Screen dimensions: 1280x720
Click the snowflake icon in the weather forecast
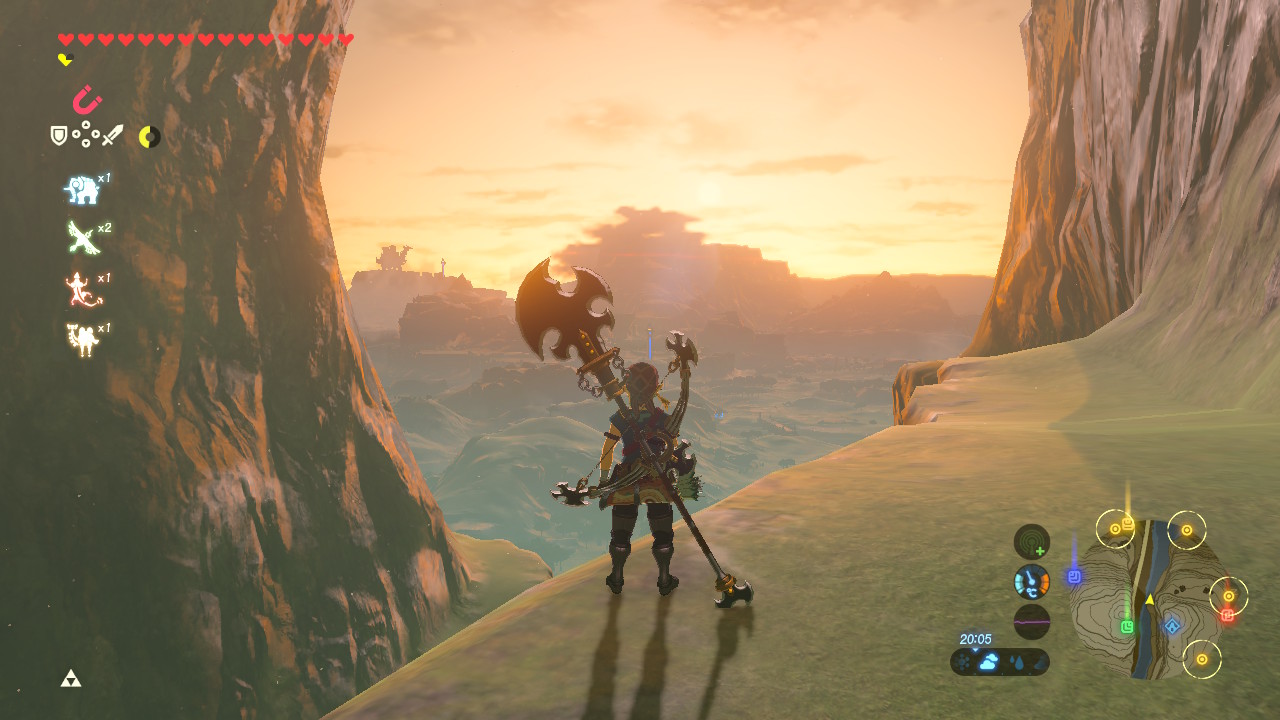tap(962, 660)
